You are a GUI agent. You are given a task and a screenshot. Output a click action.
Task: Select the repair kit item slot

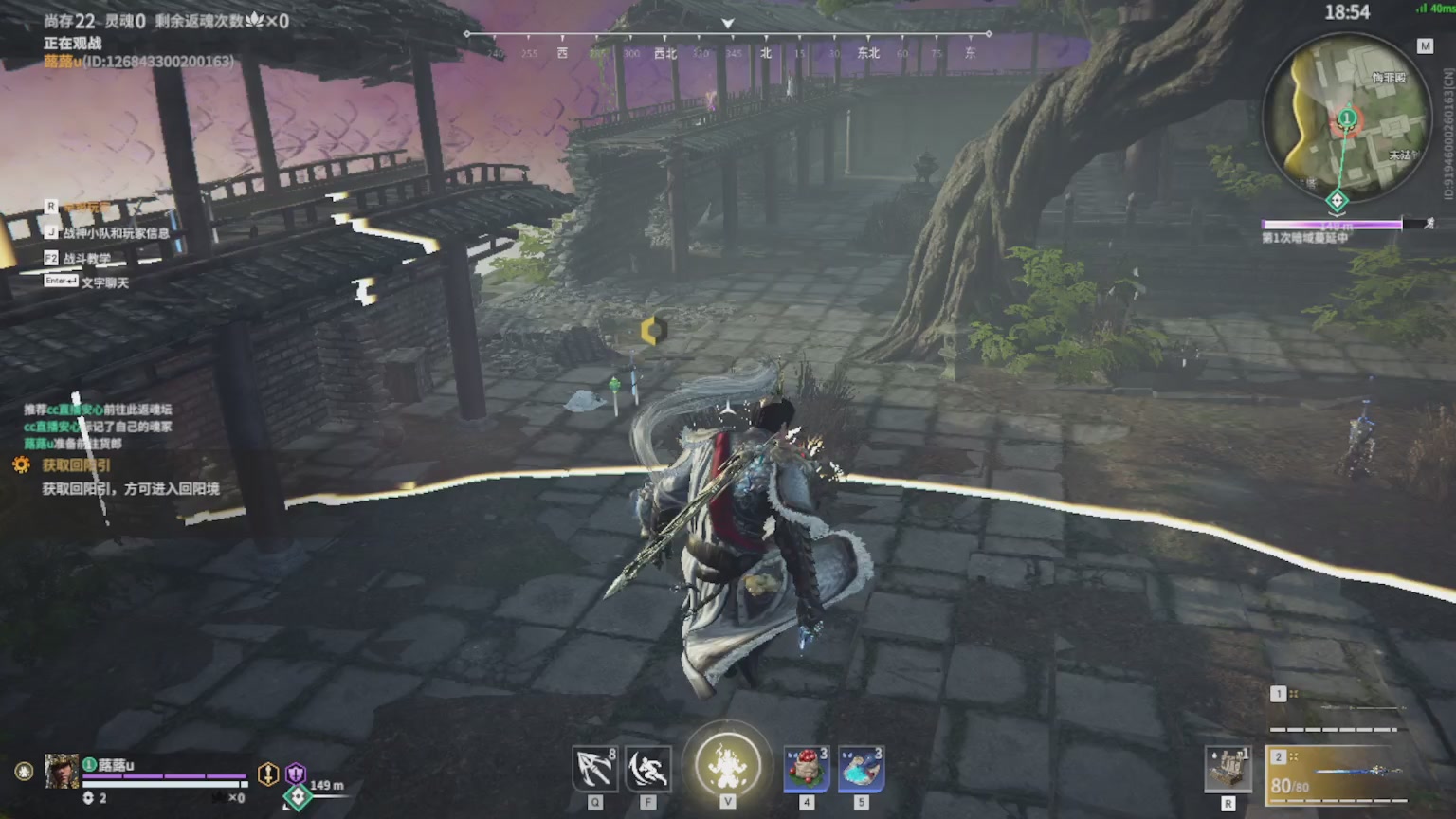click(1228, 769)
